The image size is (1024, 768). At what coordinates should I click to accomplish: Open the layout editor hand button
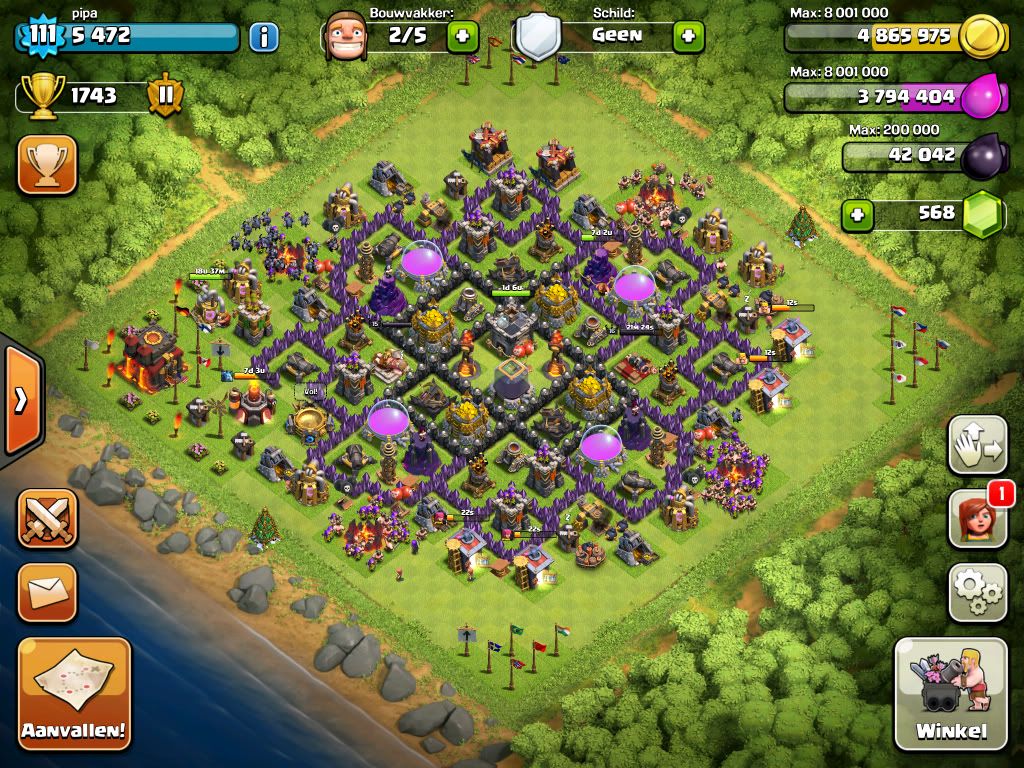977,445
